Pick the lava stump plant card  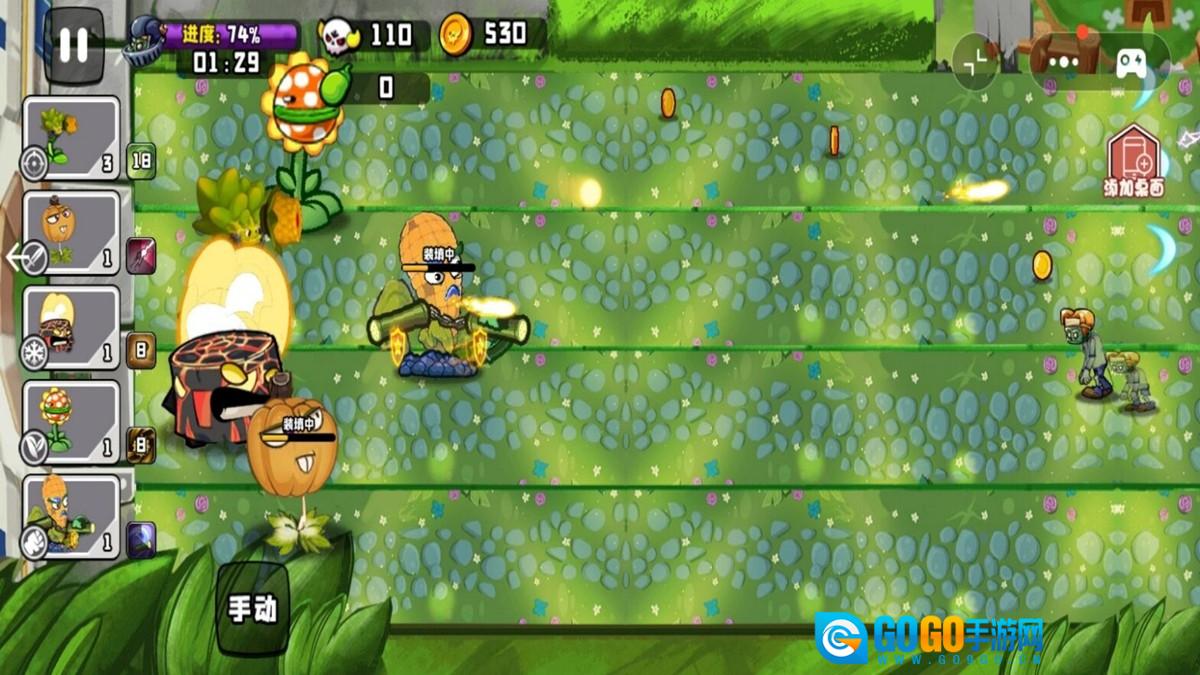(x=70, y=327)
